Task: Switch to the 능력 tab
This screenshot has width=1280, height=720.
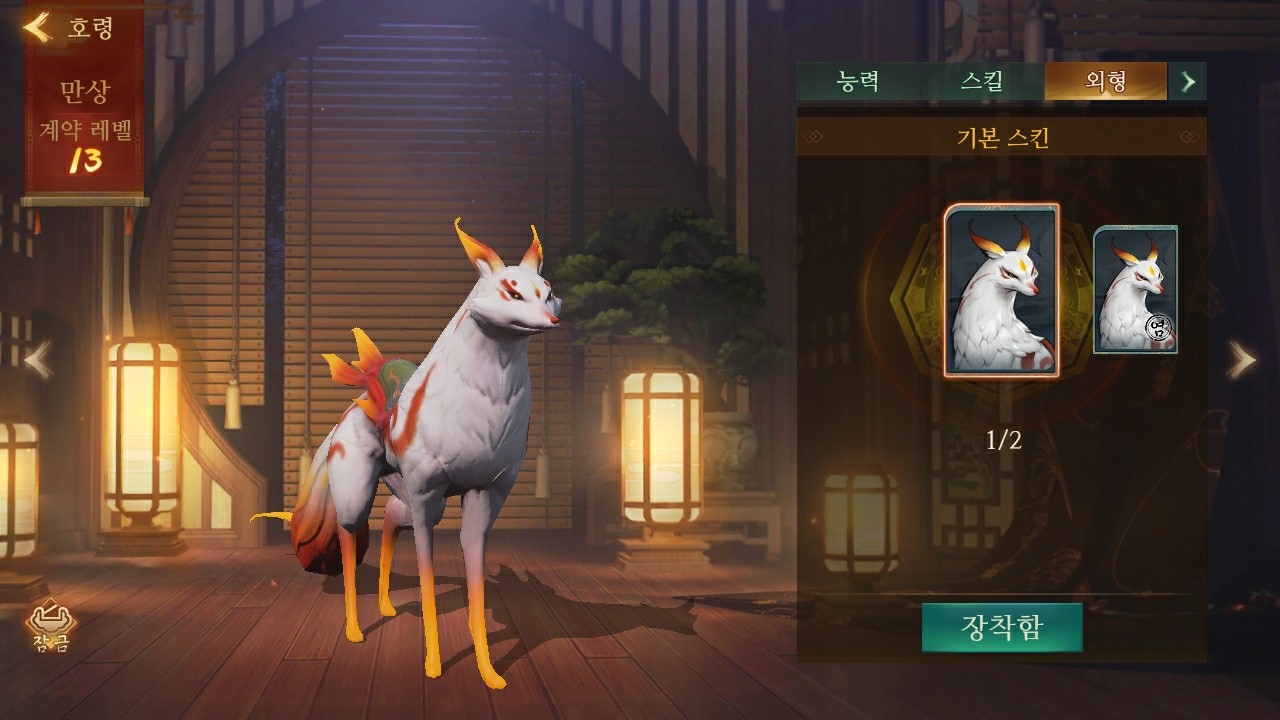Action: pos(857,81)
